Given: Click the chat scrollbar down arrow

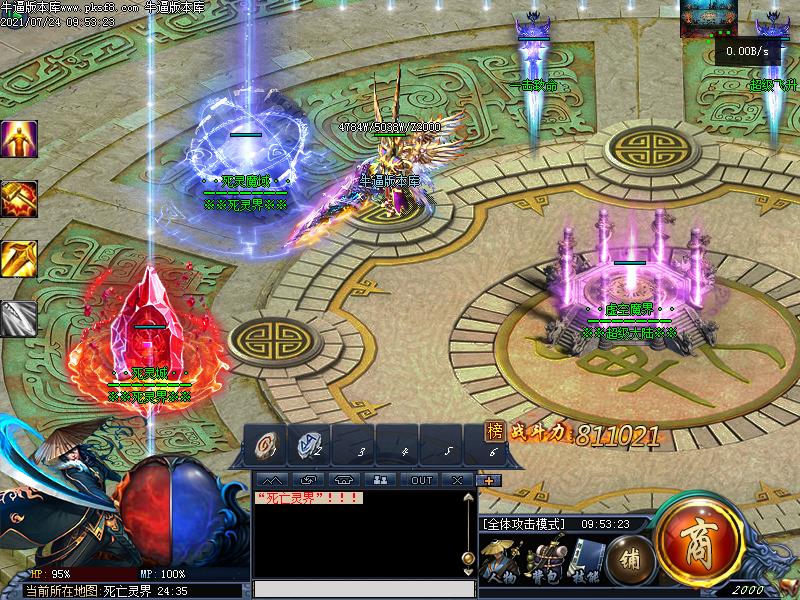Looking at the screenshot, I should click(467, 573).
